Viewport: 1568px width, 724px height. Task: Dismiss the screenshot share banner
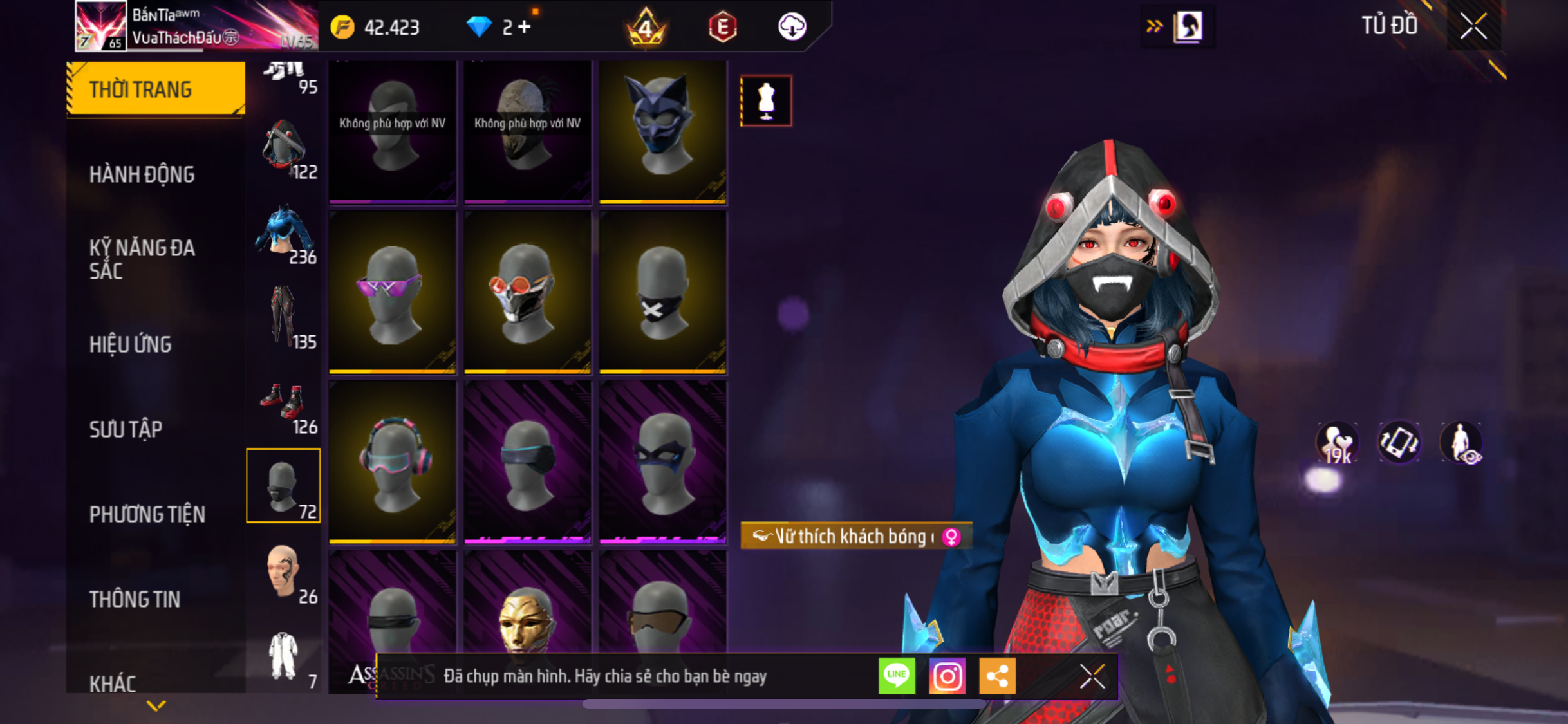pos(1092,676)
